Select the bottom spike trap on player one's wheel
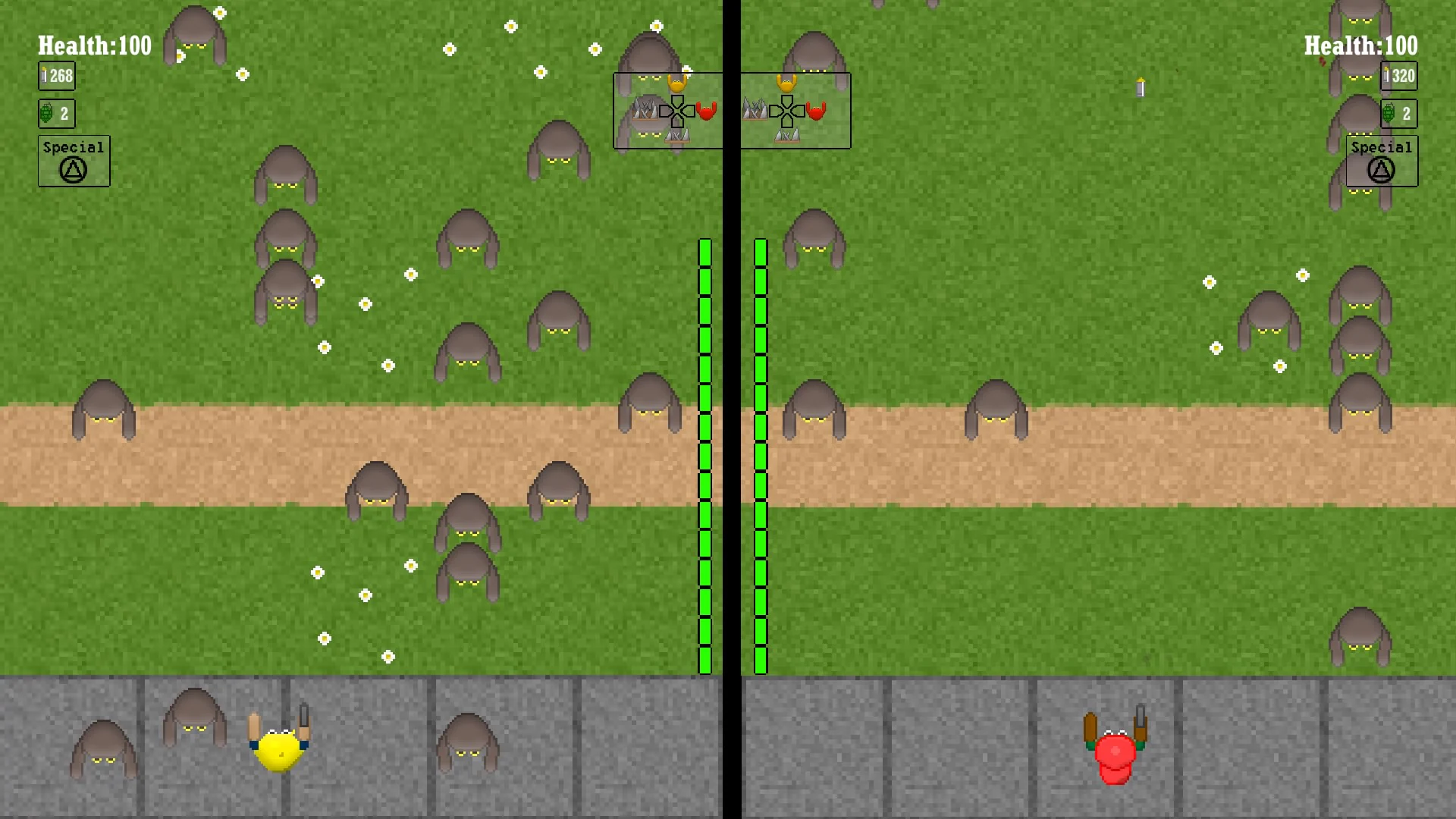Image resolution: width=1456 pixels, height=819 pixels. click(x=678, y=137)
